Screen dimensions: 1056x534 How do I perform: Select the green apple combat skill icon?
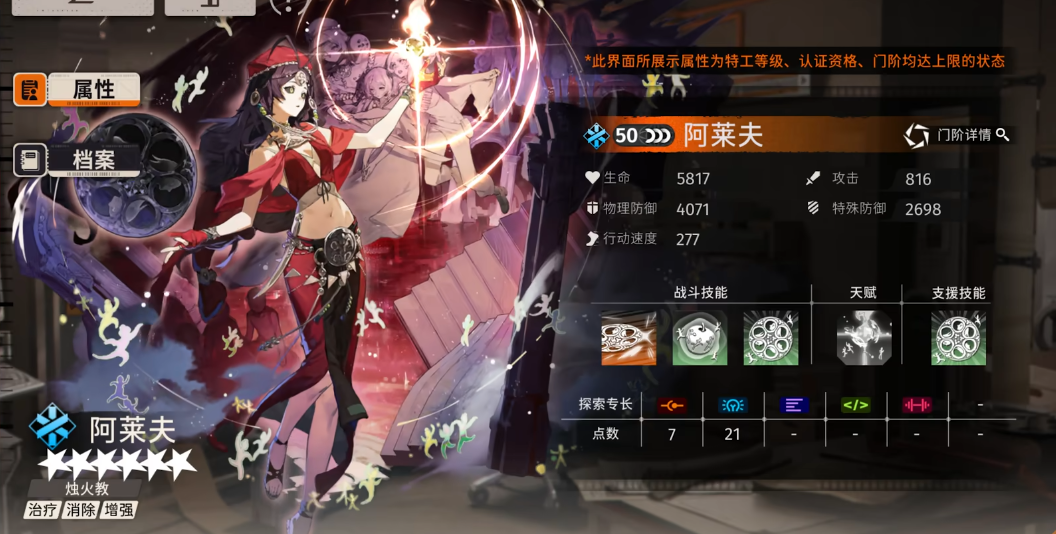click(699, 338)
